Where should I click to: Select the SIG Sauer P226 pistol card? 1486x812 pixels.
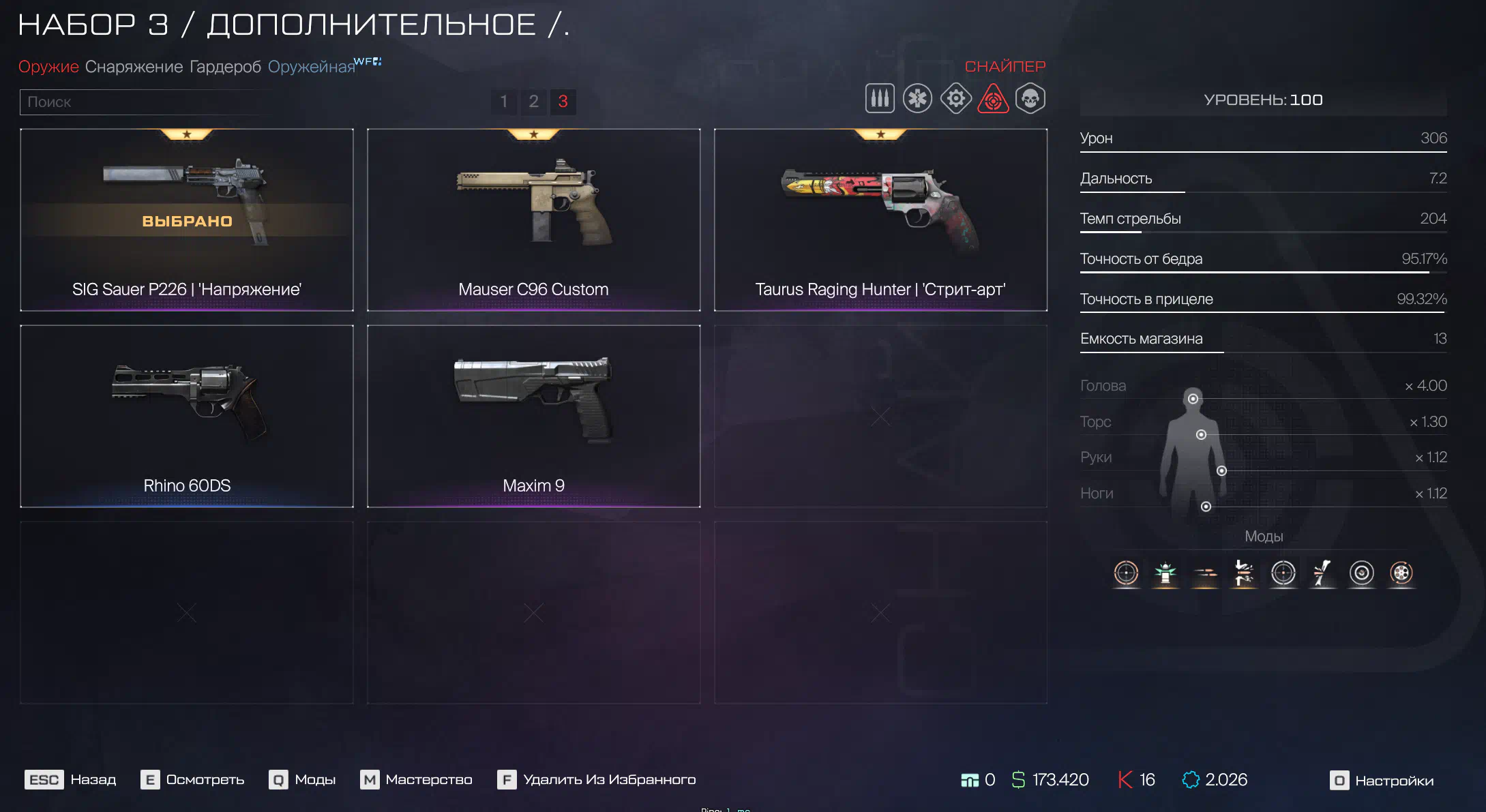click(187, 220)
